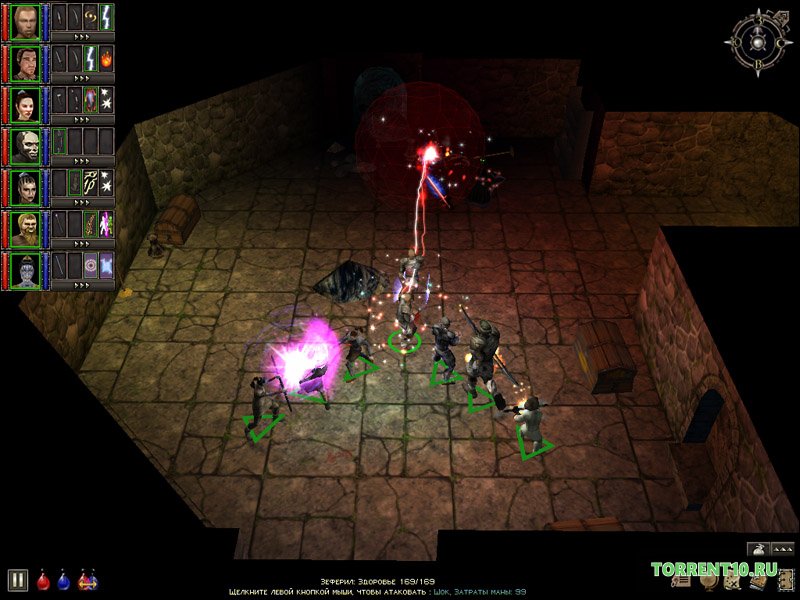The height and width of the screenshot is (600, 800).
Task: Pause the game with the pause button
Action: point(17,579)
